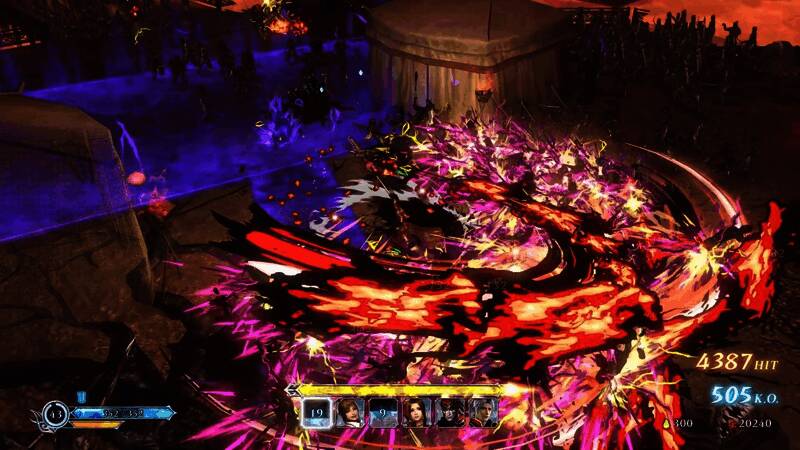Screen dimensions: 800x450
Task: Pick the long dark-haired woman portrait
Action: (x=415, y=412)
